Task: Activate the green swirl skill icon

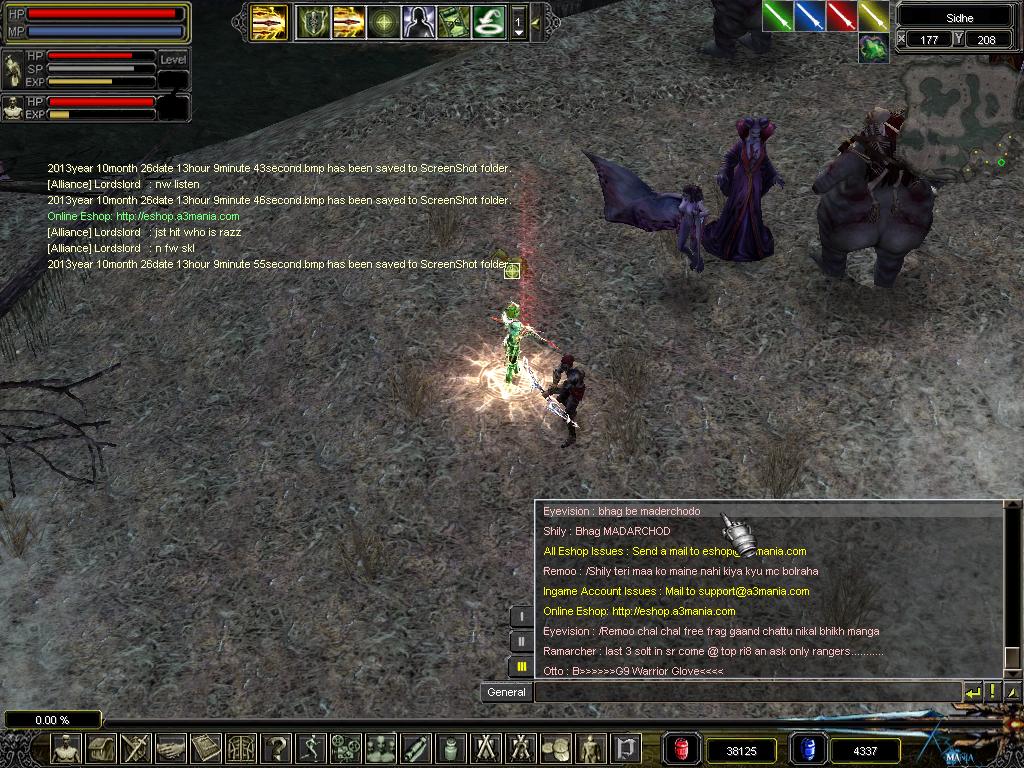Action: [487, 21]
